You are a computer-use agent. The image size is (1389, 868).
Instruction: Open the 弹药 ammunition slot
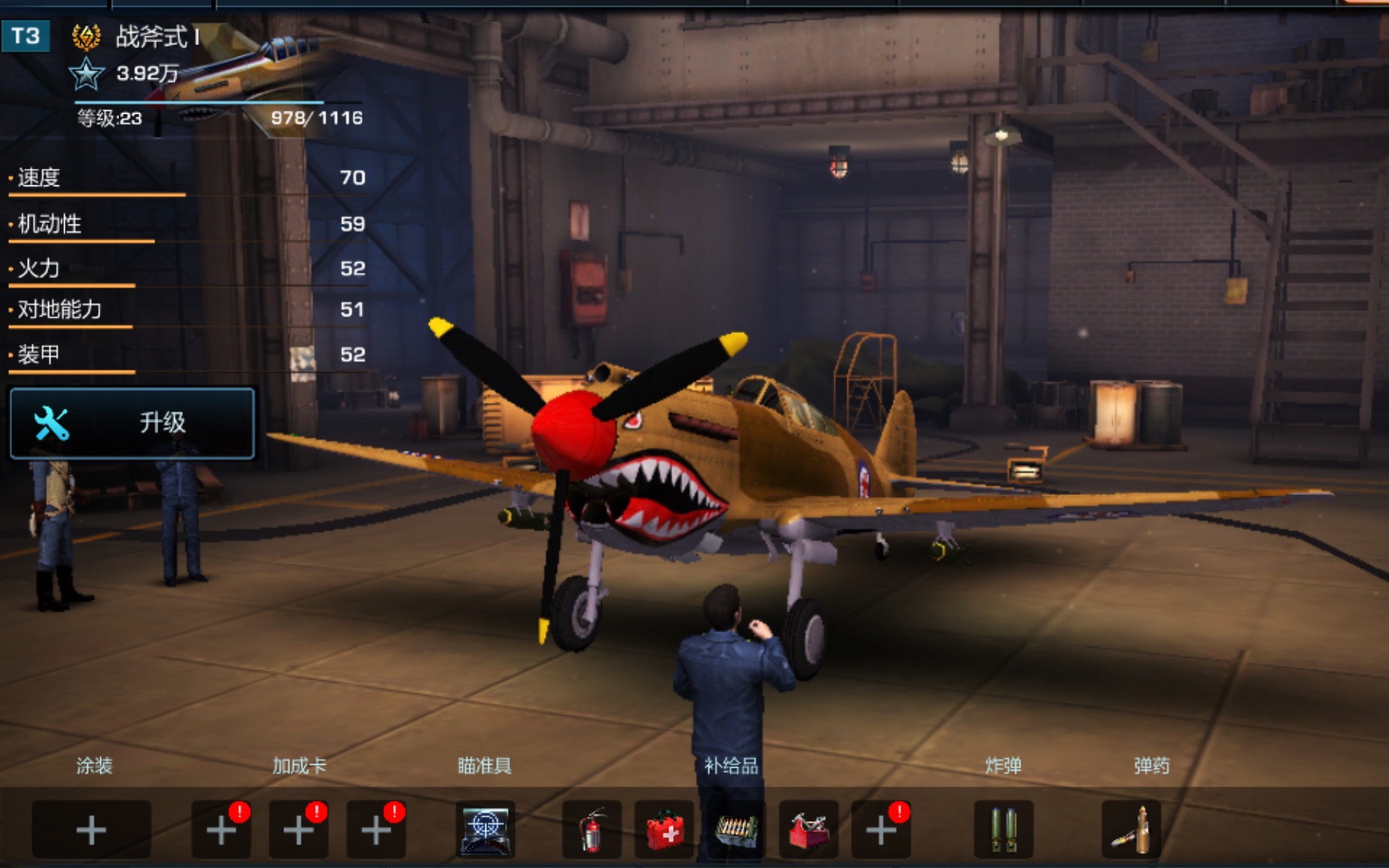[1131, 830]
